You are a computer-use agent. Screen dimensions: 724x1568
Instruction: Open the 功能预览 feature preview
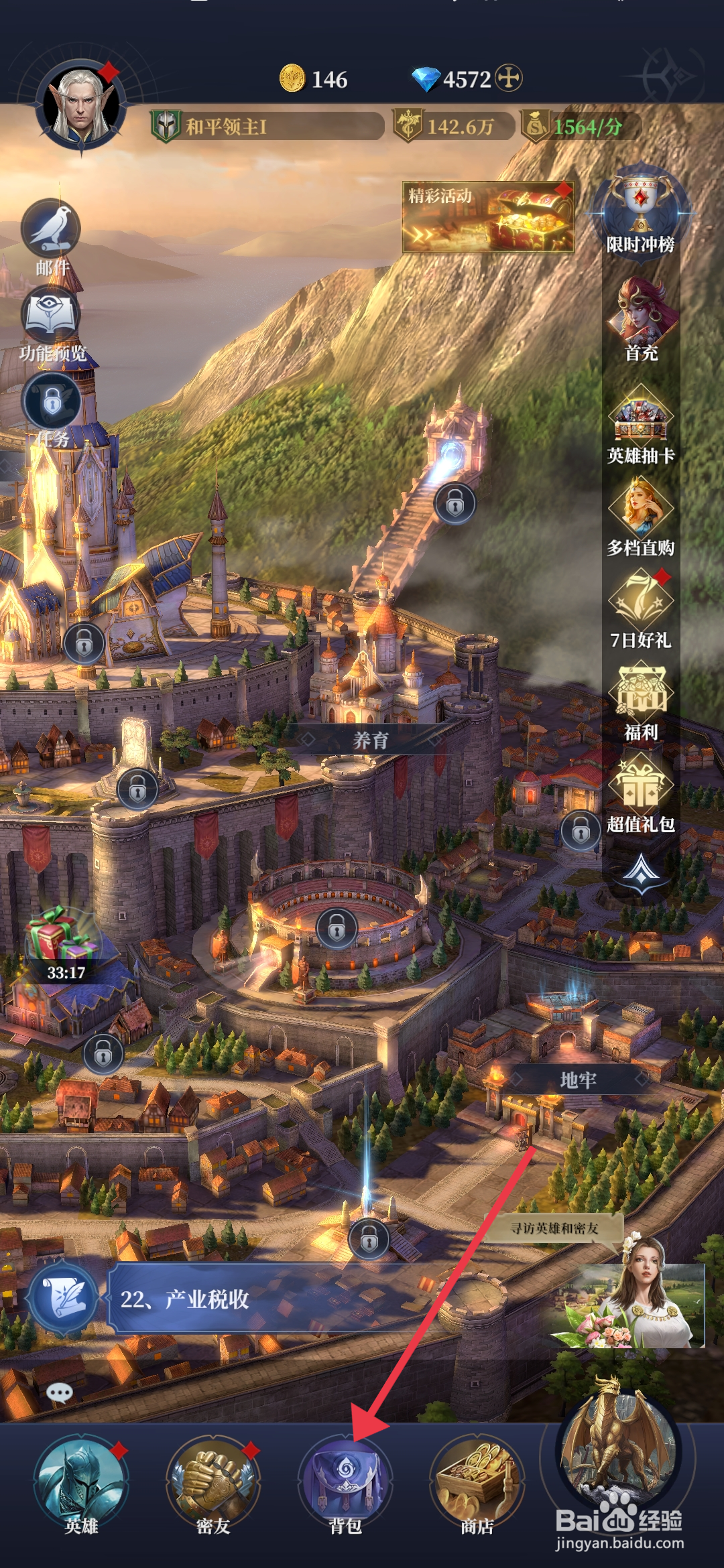click(52, 319)
